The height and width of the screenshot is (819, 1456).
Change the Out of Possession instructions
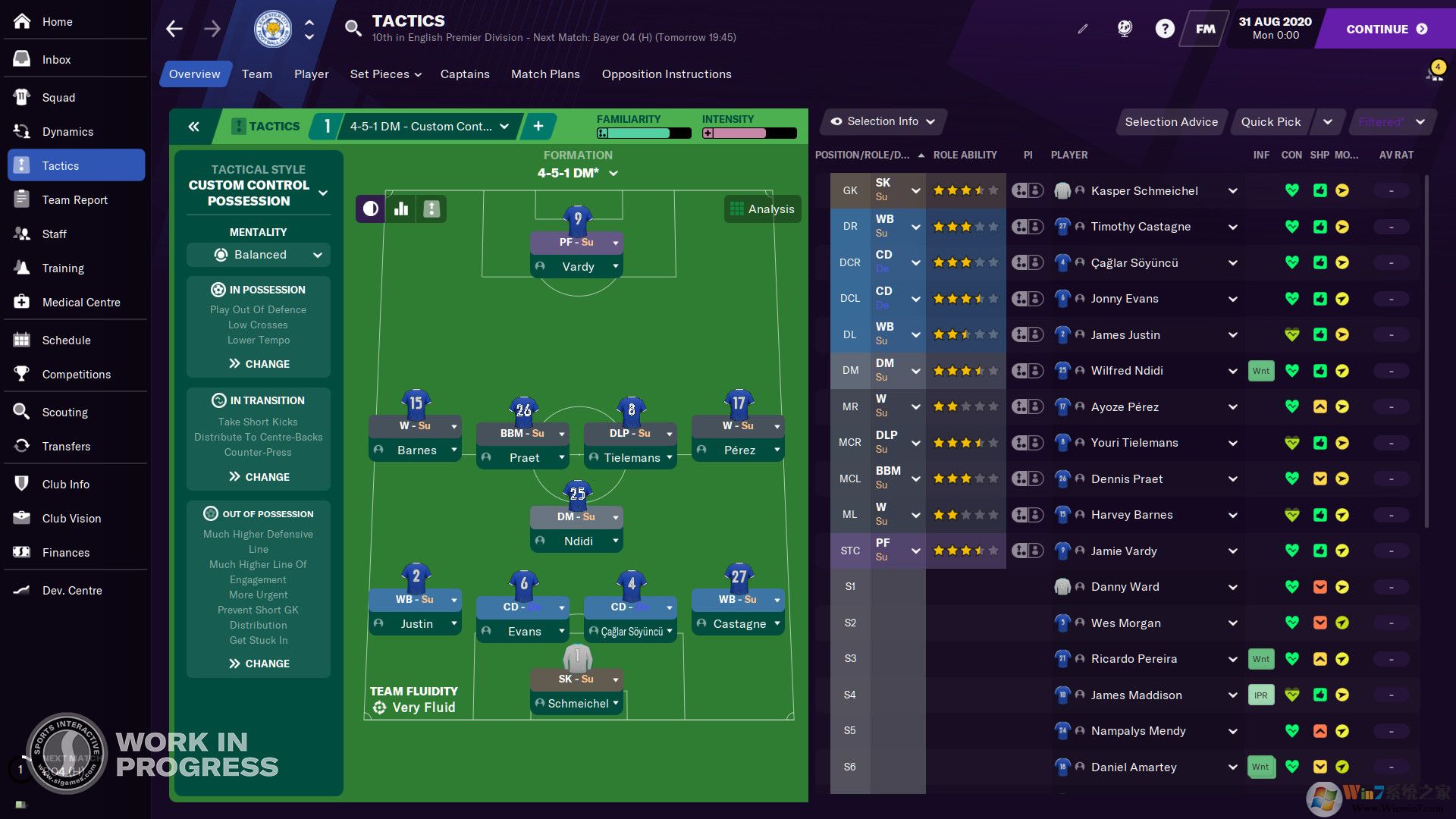[259, 664]
